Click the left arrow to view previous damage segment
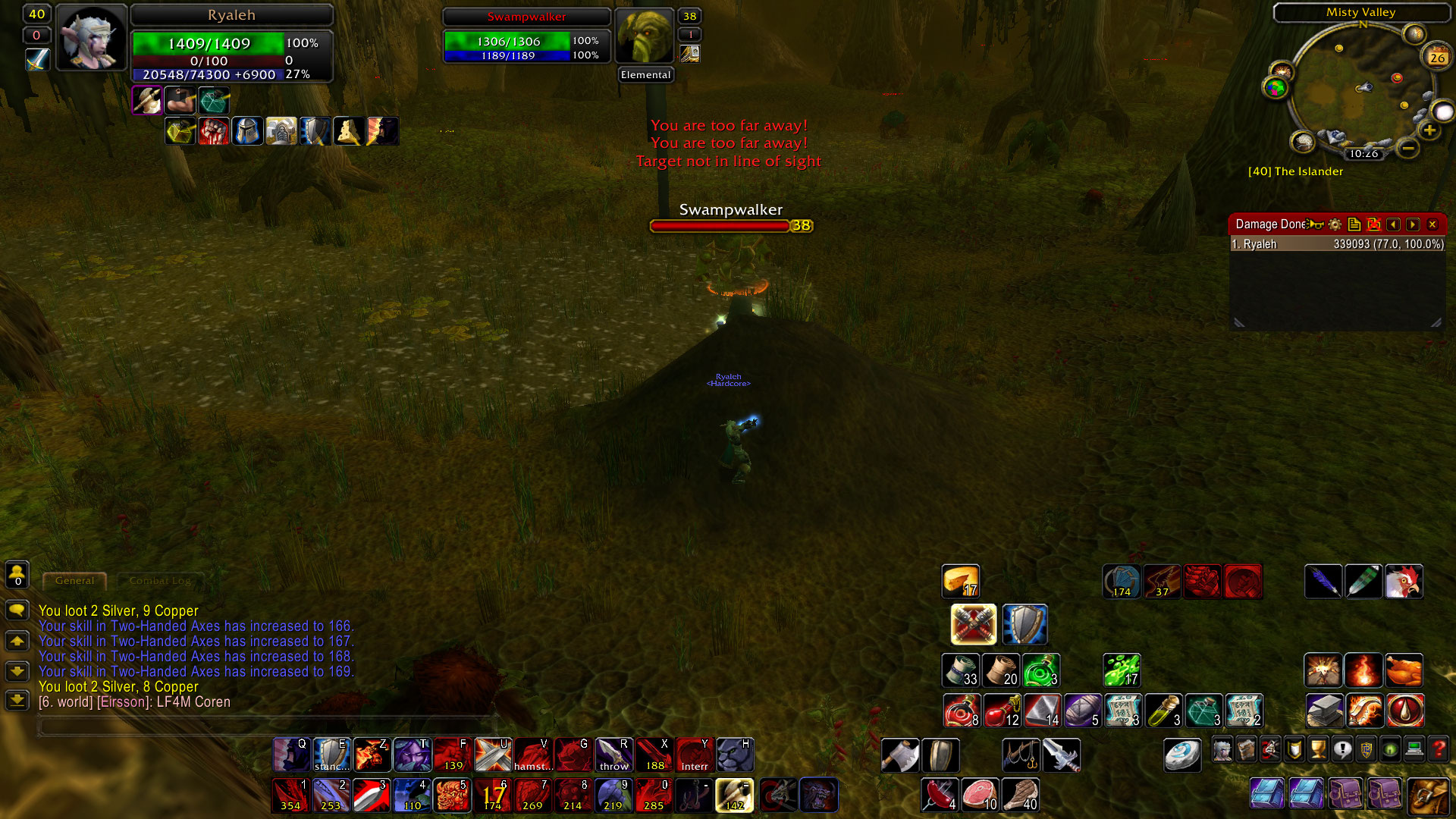 tap(1395, 224)
